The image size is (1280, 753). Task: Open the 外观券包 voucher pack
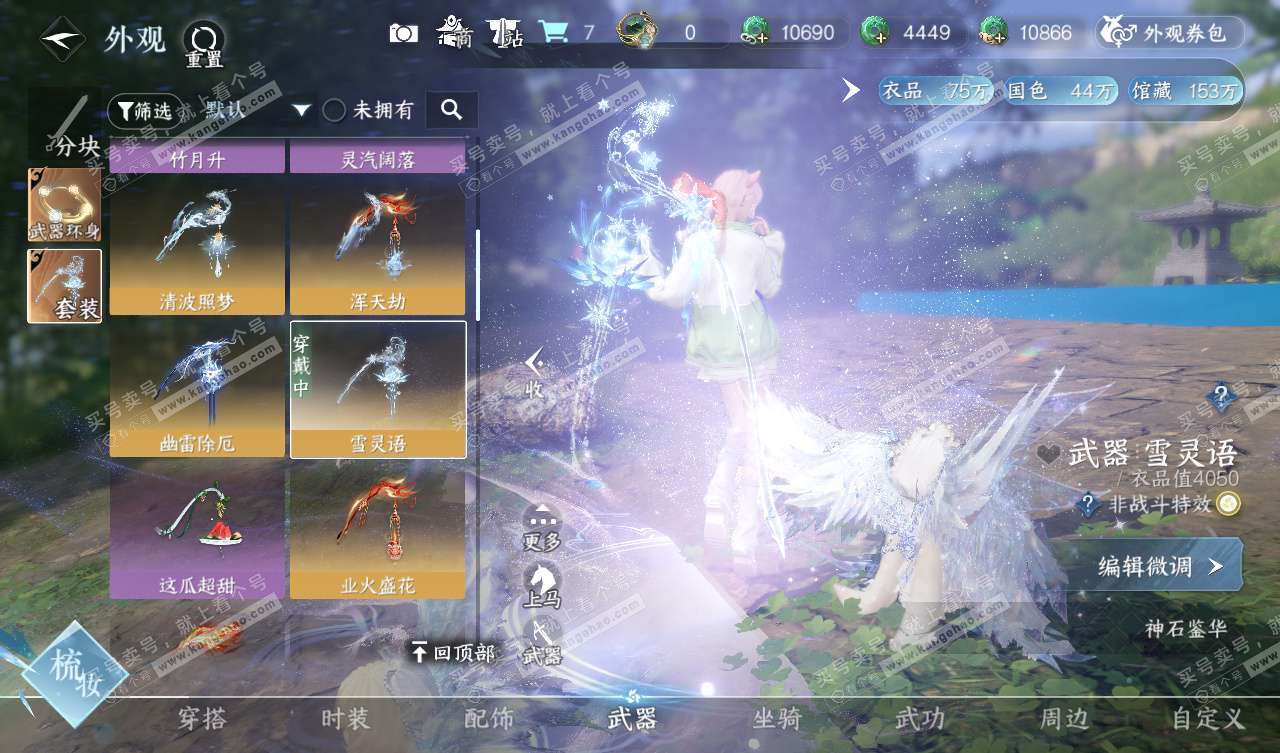point(1170,33)
